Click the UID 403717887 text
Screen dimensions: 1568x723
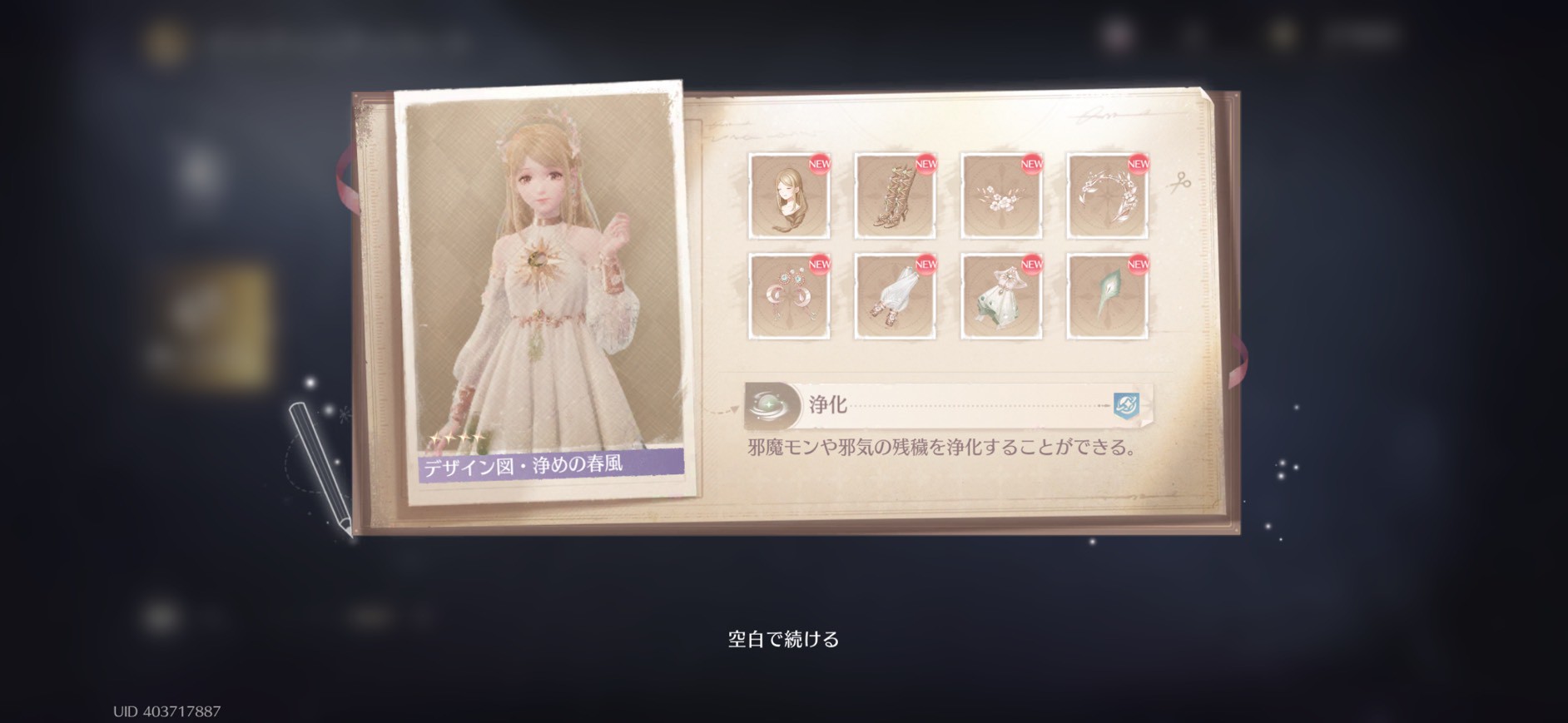point(166,709)
